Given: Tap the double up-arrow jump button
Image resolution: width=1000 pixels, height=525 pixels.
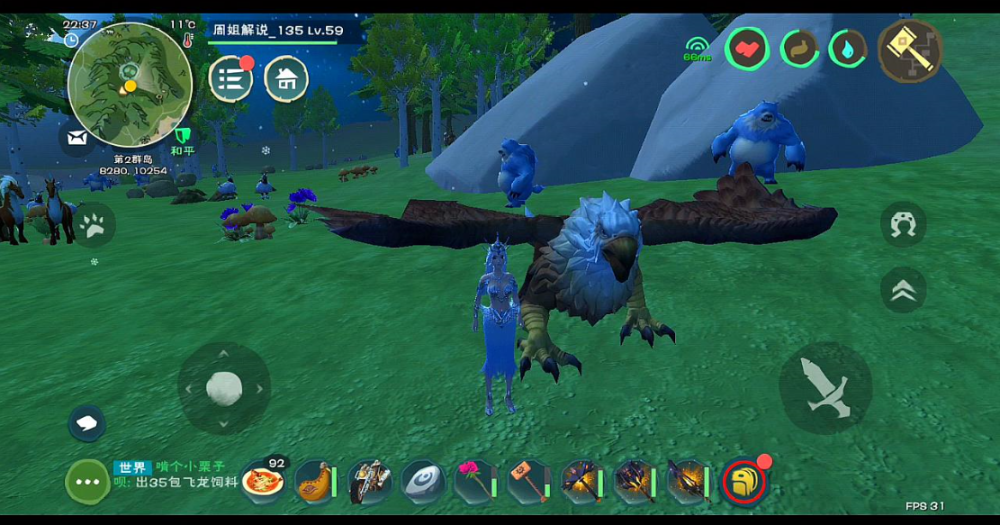Looking at the screenshot, I should click(903, 290).
